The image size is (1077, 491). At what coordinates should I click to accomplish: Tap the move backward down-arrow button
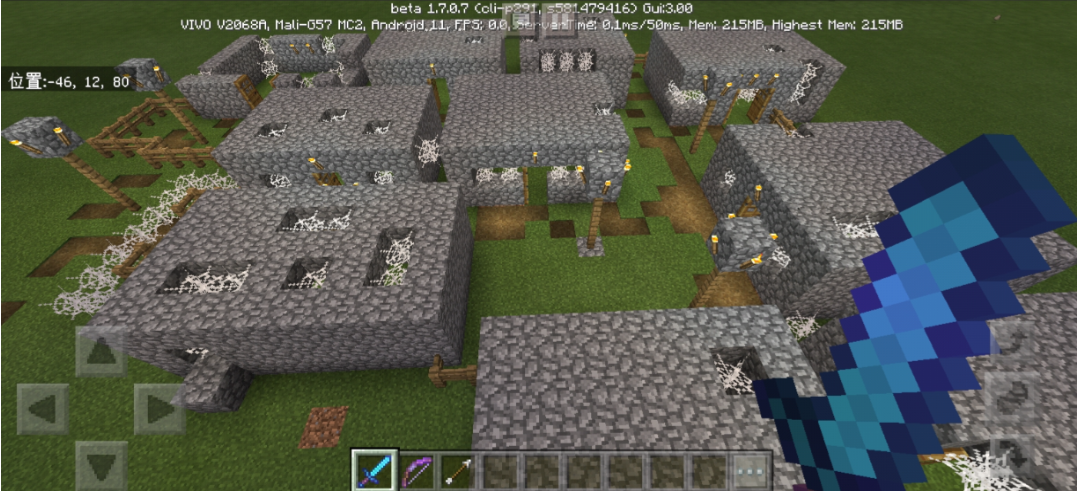[x=101, y=466]
